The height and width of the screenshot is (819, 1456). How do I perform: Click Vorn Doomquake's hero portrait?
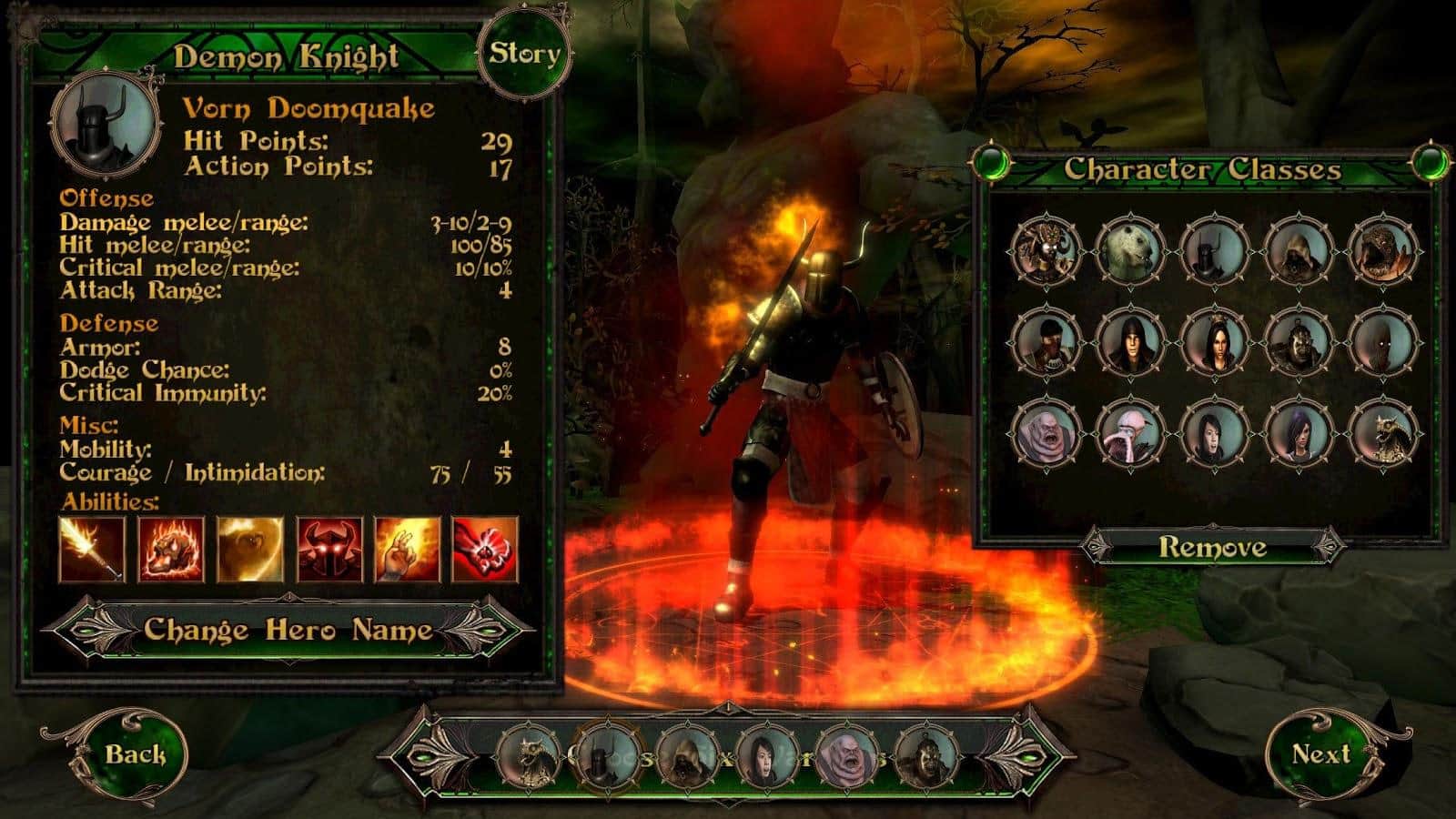coord(103,127)
